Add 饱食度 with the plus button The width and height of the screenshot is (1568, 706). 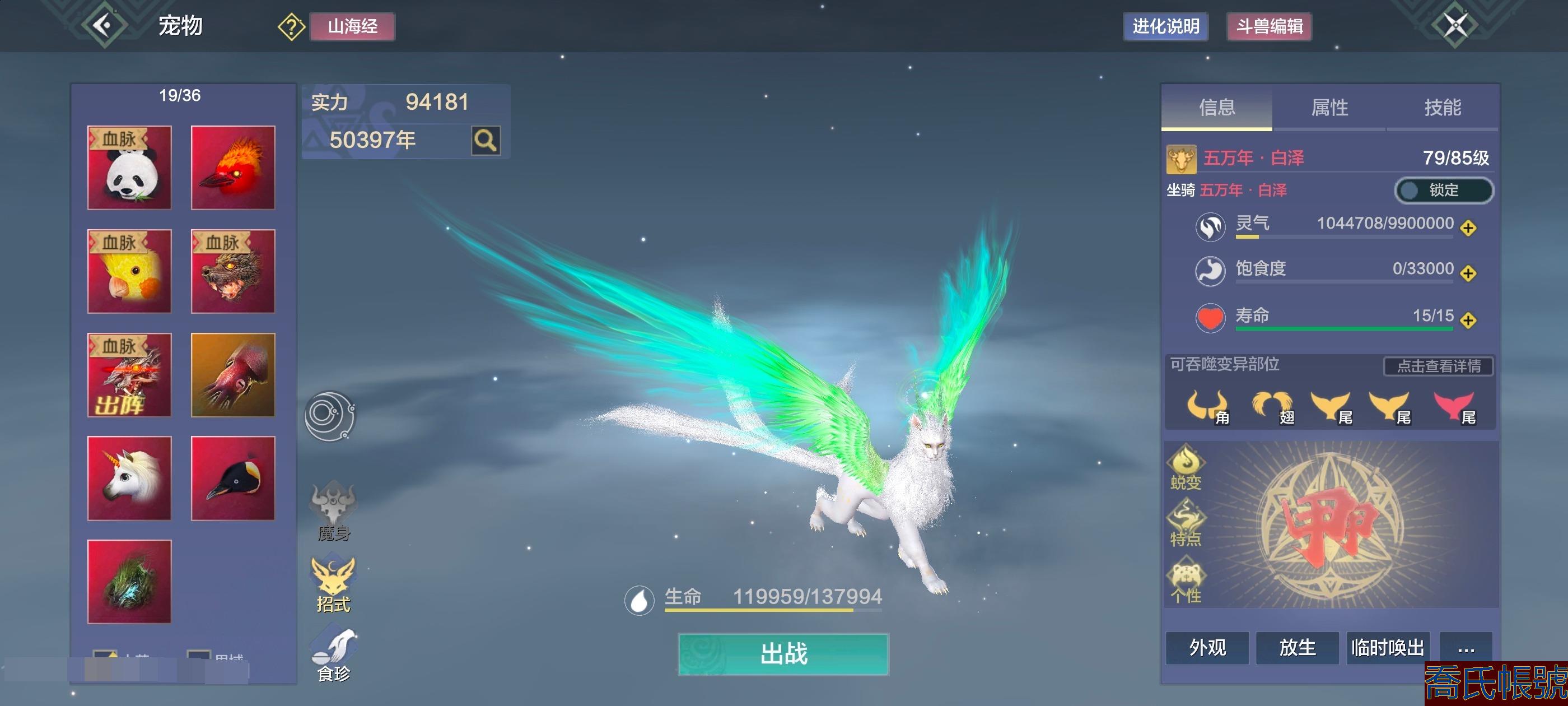click(1468, 273)
